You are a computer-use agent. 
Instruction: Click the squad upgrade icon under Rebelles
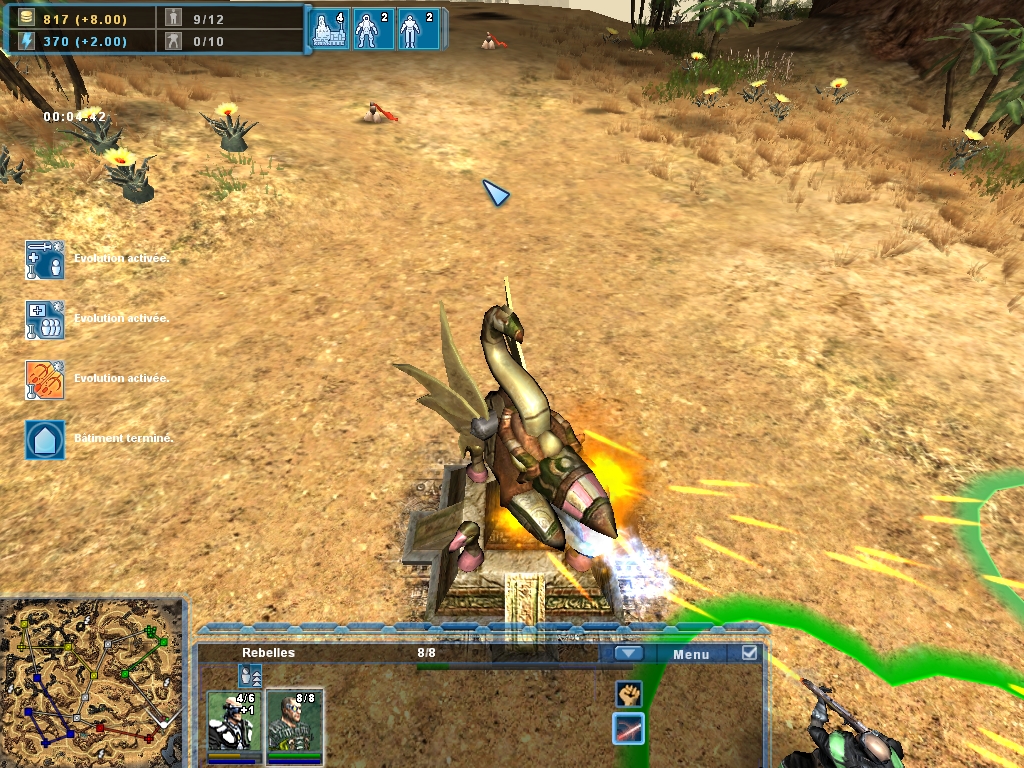250,675
